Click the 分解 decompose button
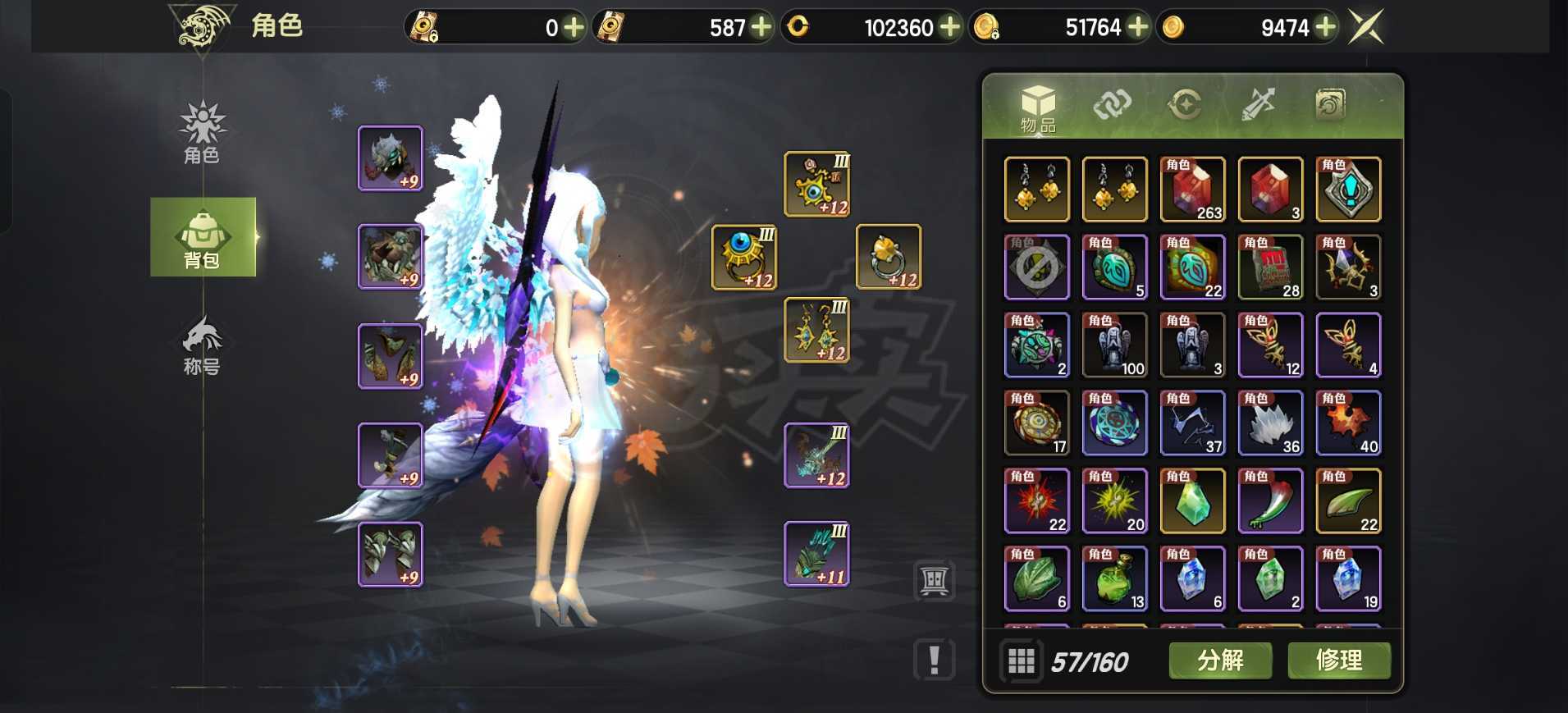1568x713 pixels. pyautogui.click(x=1220, y=660)
